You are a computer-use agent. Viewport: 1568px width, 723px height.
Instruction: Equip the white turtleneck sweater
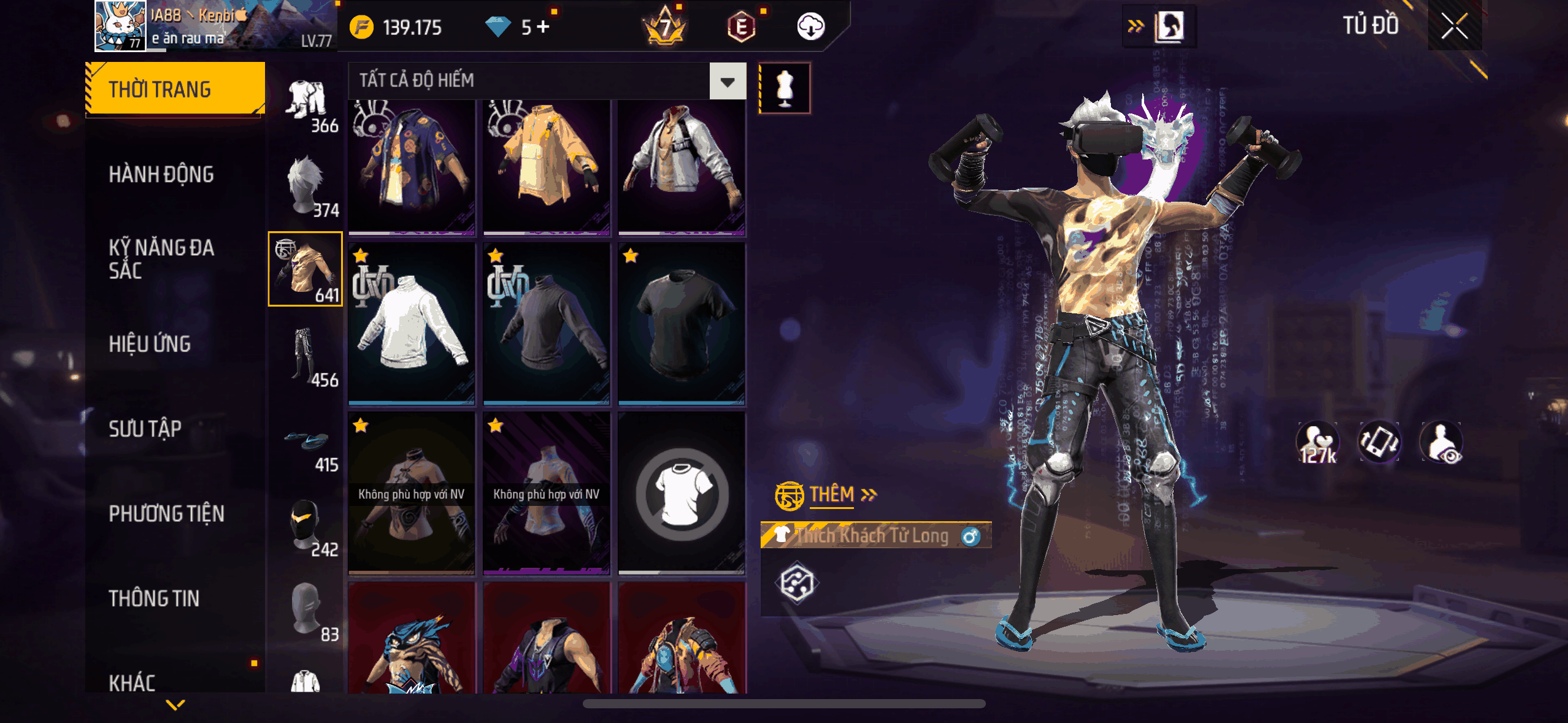[412, 324]
